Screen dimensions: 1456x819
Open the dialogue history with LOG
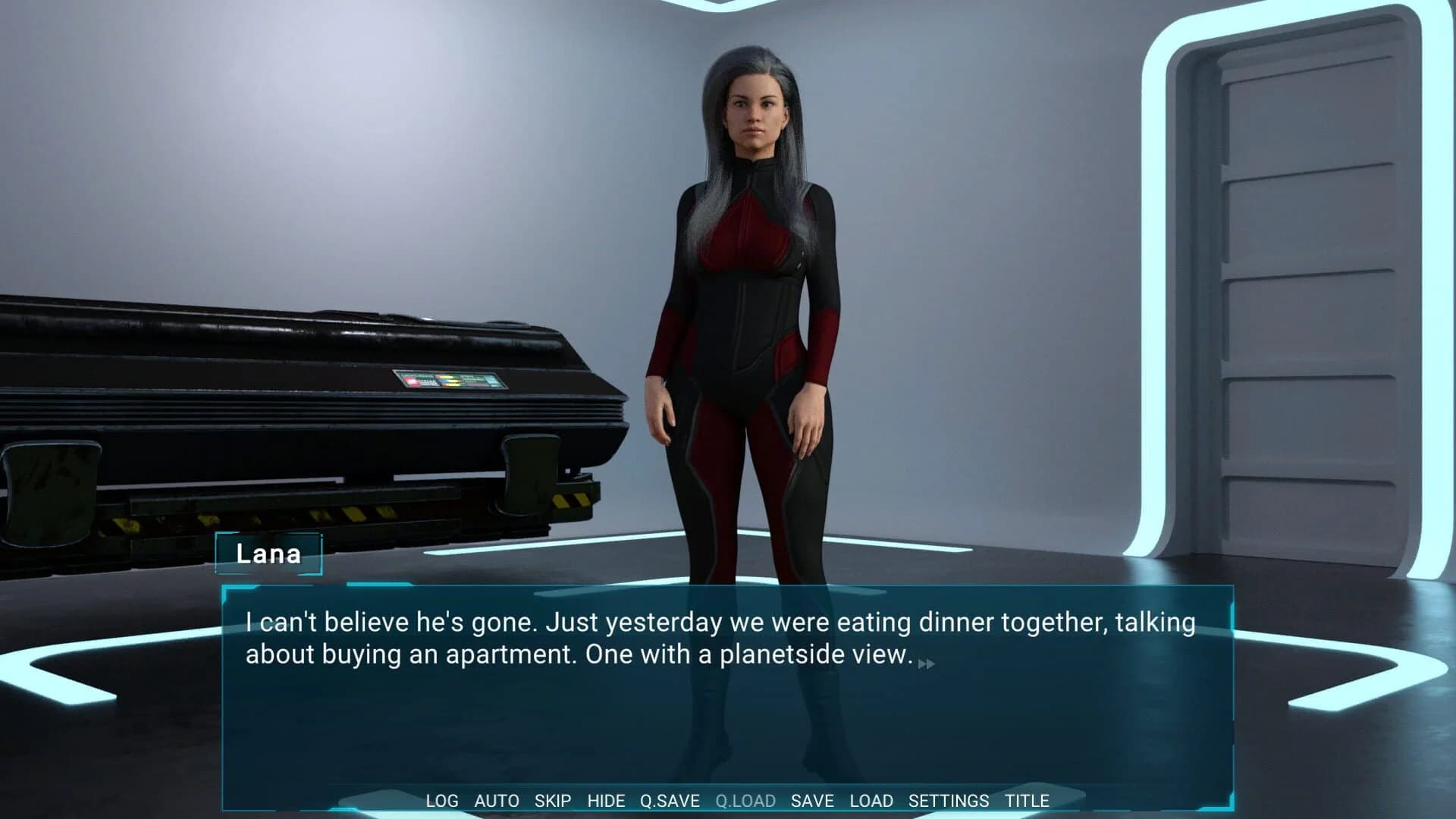tap(443, 800)
